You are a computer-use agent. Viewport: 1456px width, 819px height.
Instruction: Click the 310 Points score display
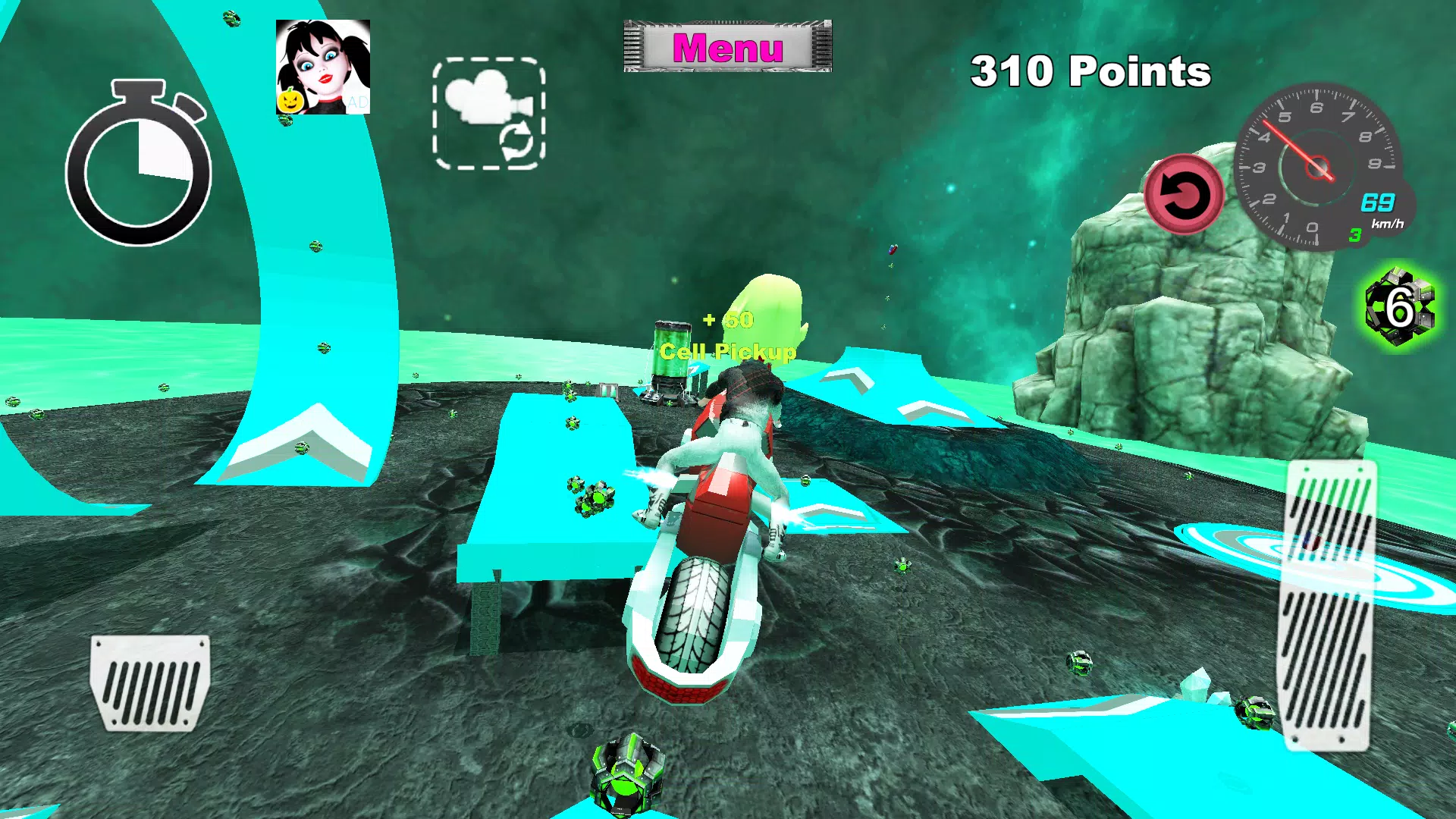[1090, 73]
